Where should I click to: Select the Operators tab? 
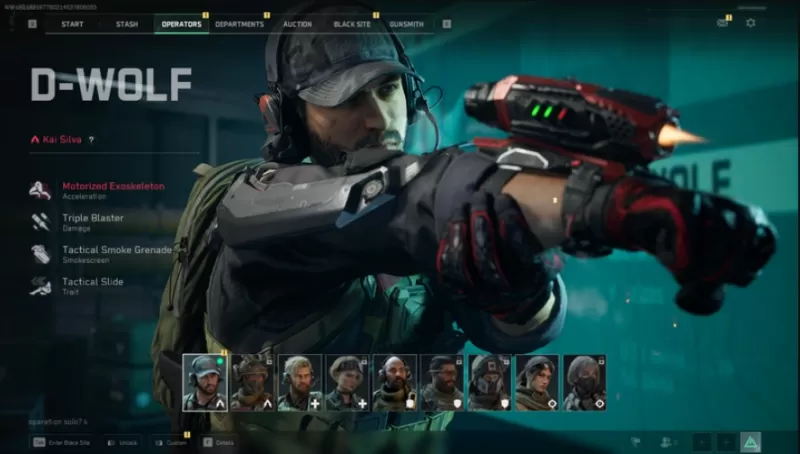tap(181, 23)
